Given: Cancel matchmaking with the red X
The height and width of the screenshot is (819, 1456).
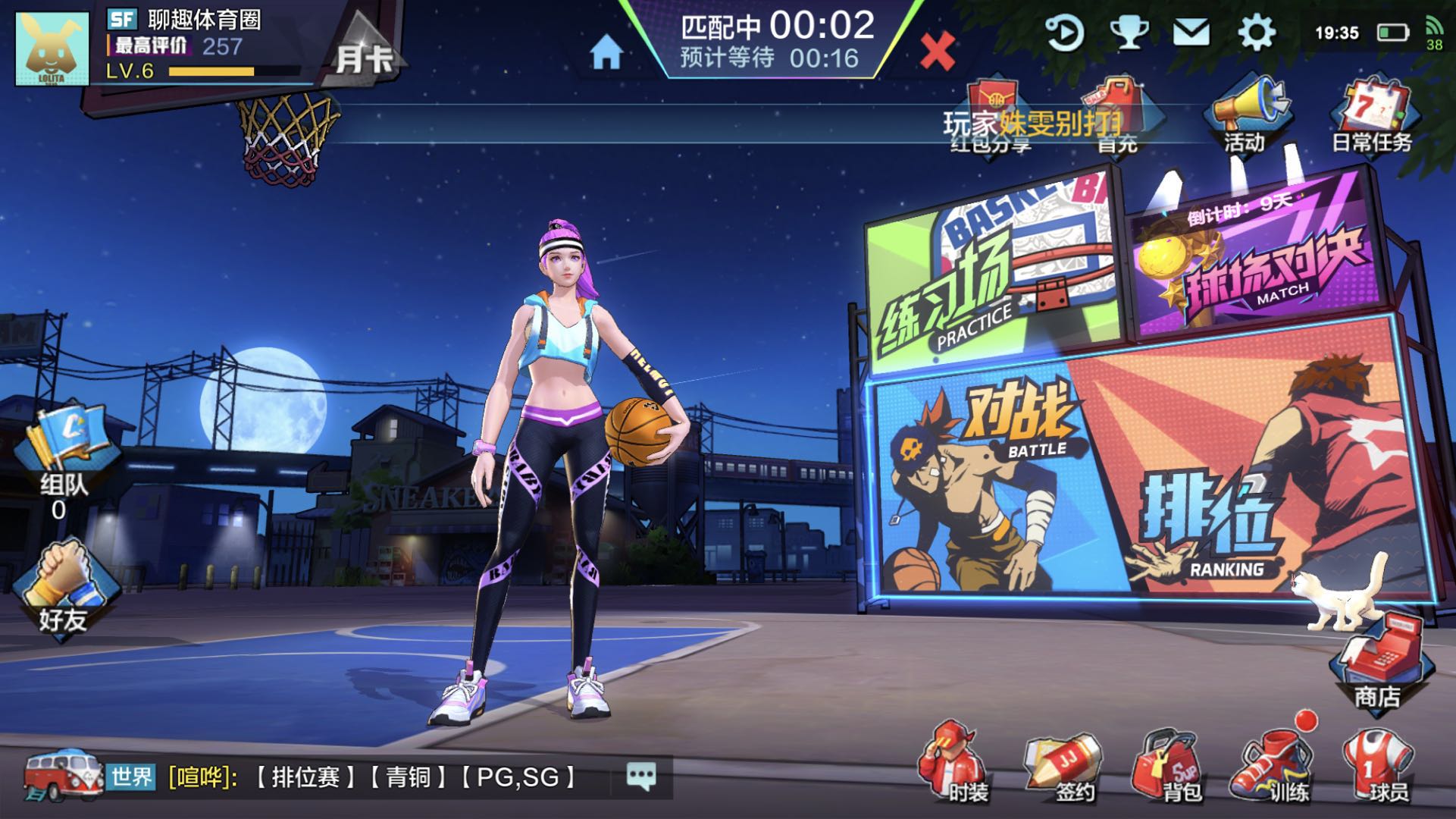Looking at the screenshot, I should pos(937,52).
